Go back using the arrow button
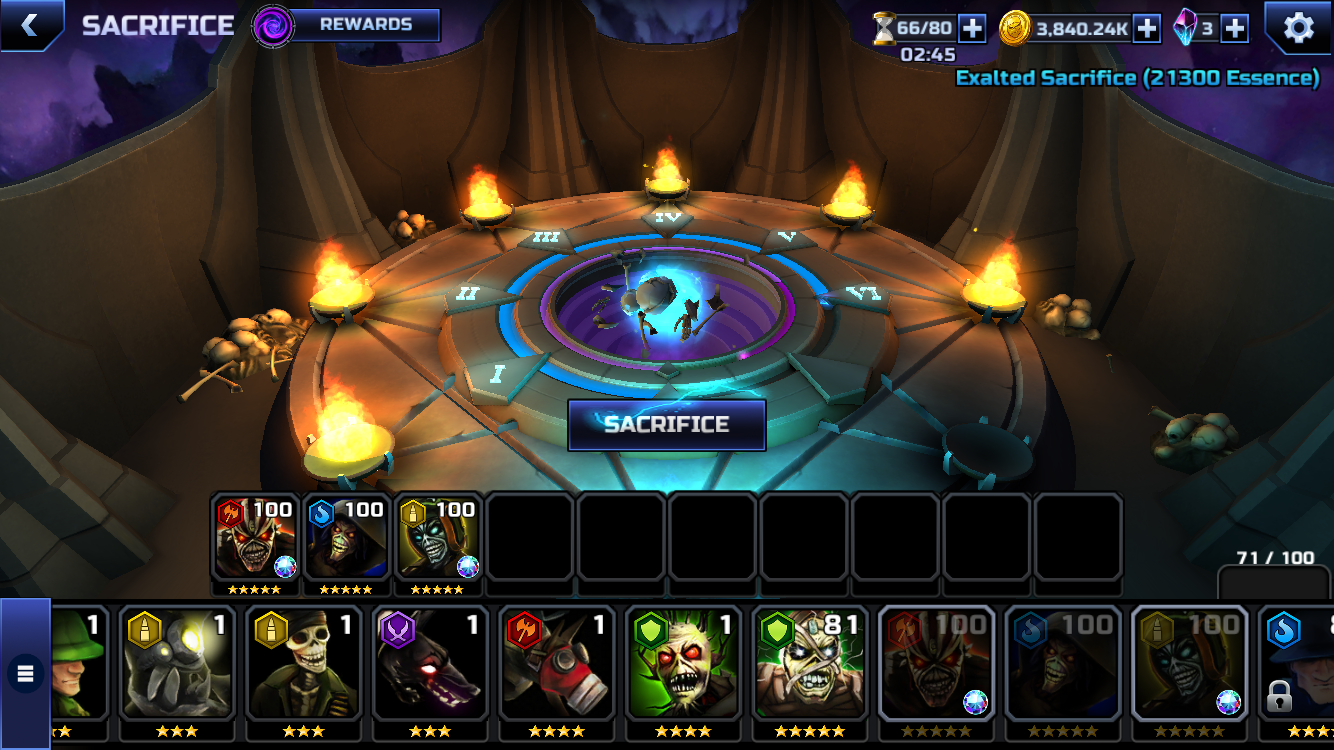This screenshot has width=1334, height=750. [x=29, y=25]
